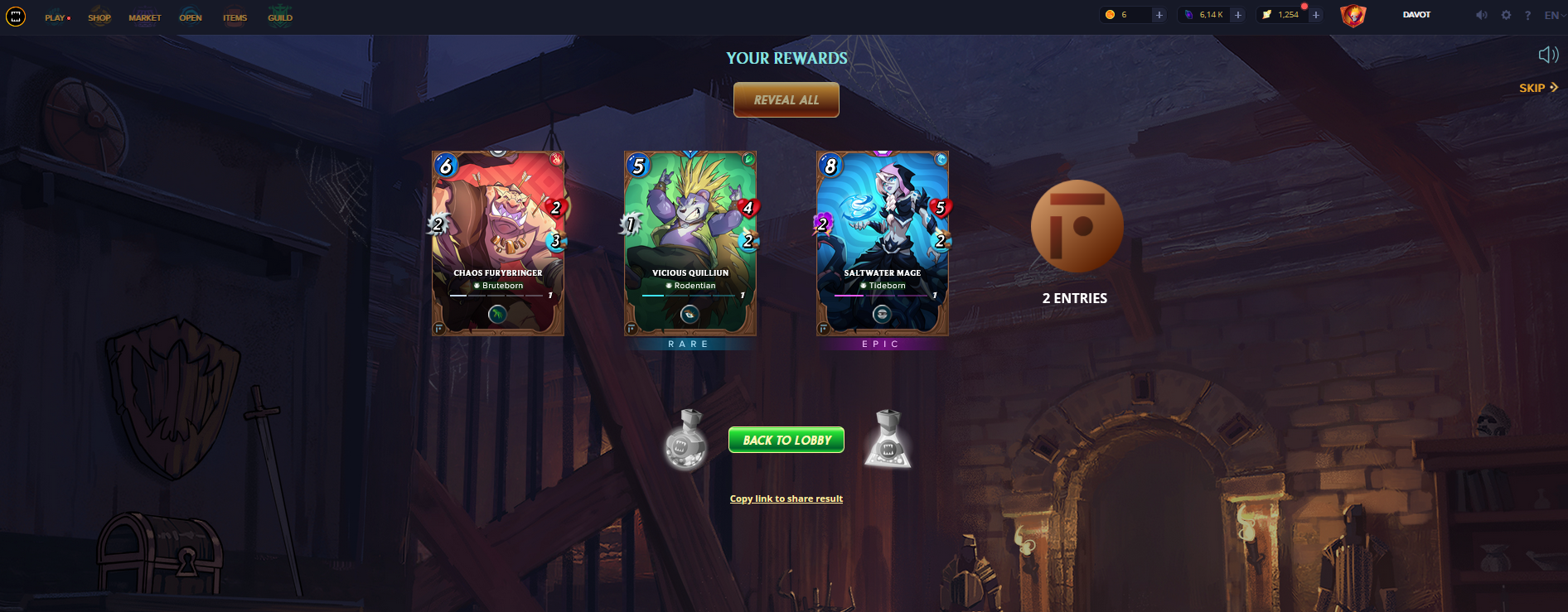Open the Shop menu
Viewport: 1568px width, 612px height.
99,17
